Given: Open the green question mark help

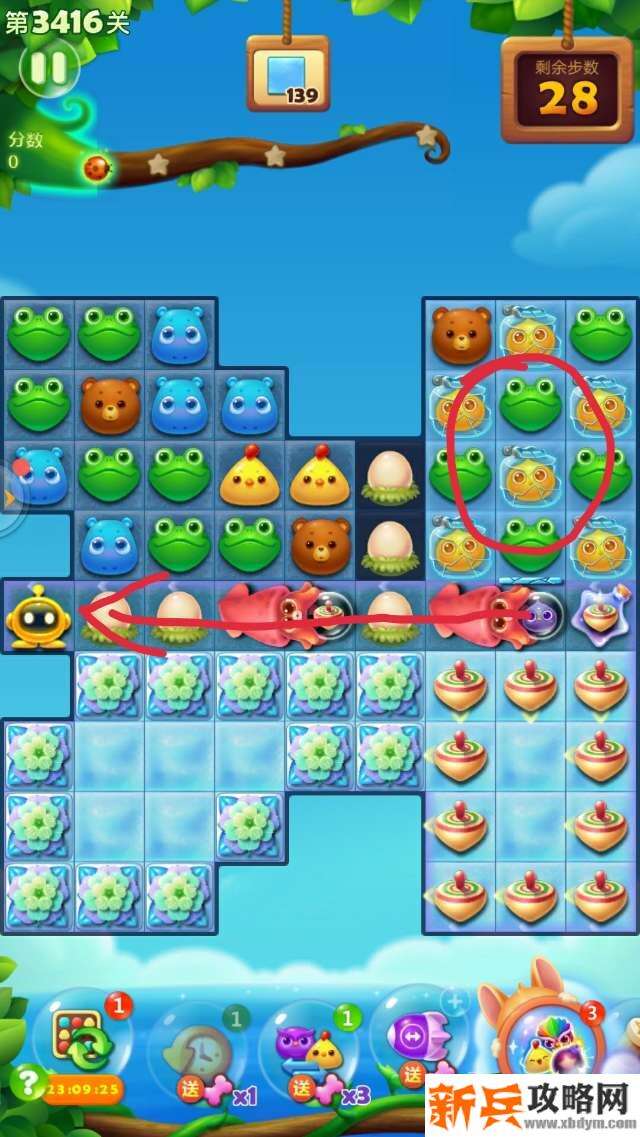Looking at the screenshot, I should [x=24, y=1081].
